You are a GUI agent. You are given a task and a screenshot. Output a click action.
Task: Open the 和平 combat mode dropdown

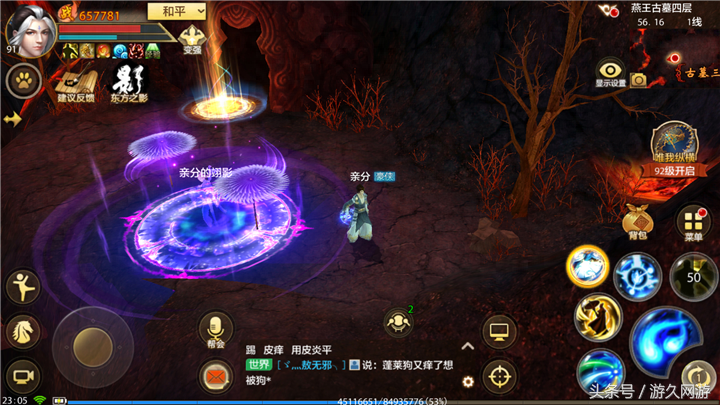[x=175, y=11]
